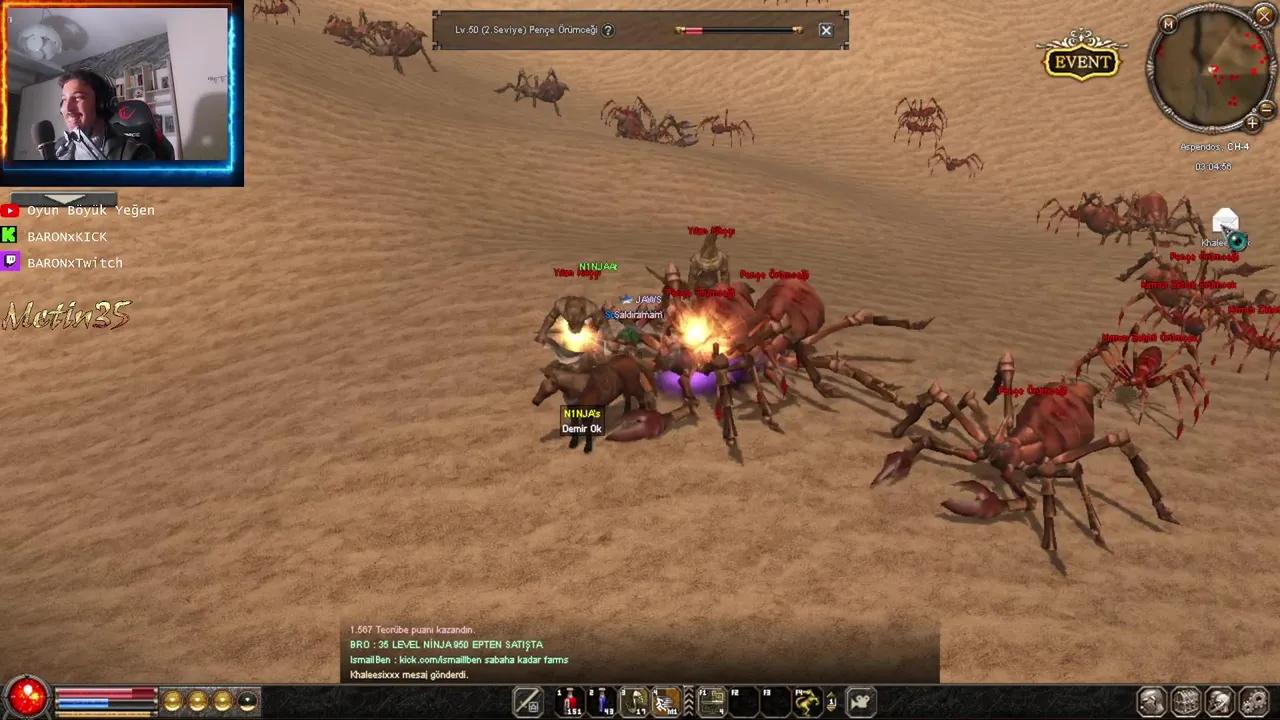Close the minimap with its X button

[1264, 16]
